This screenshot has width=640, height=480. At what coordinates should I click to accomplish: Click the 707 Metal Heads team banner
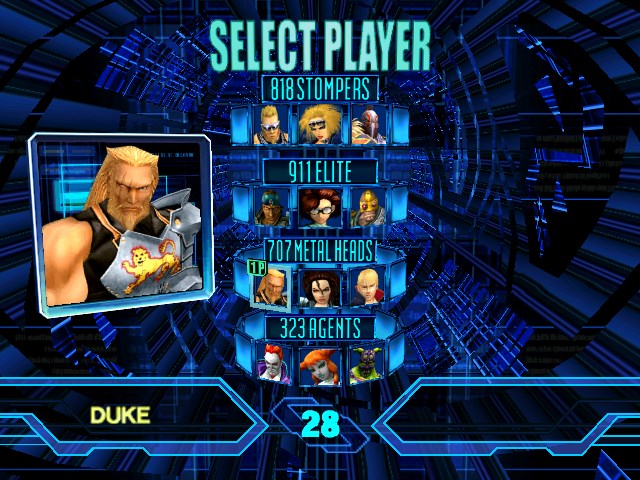point(320,249)
